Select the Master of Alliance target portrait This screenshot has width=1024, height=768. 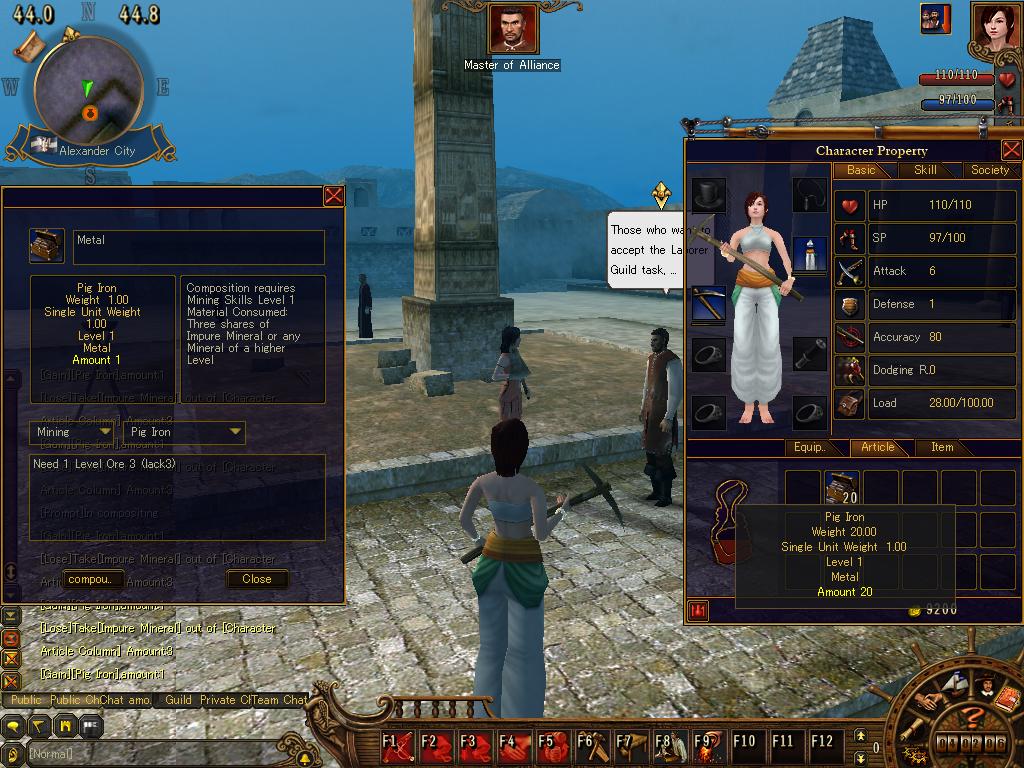512,30
